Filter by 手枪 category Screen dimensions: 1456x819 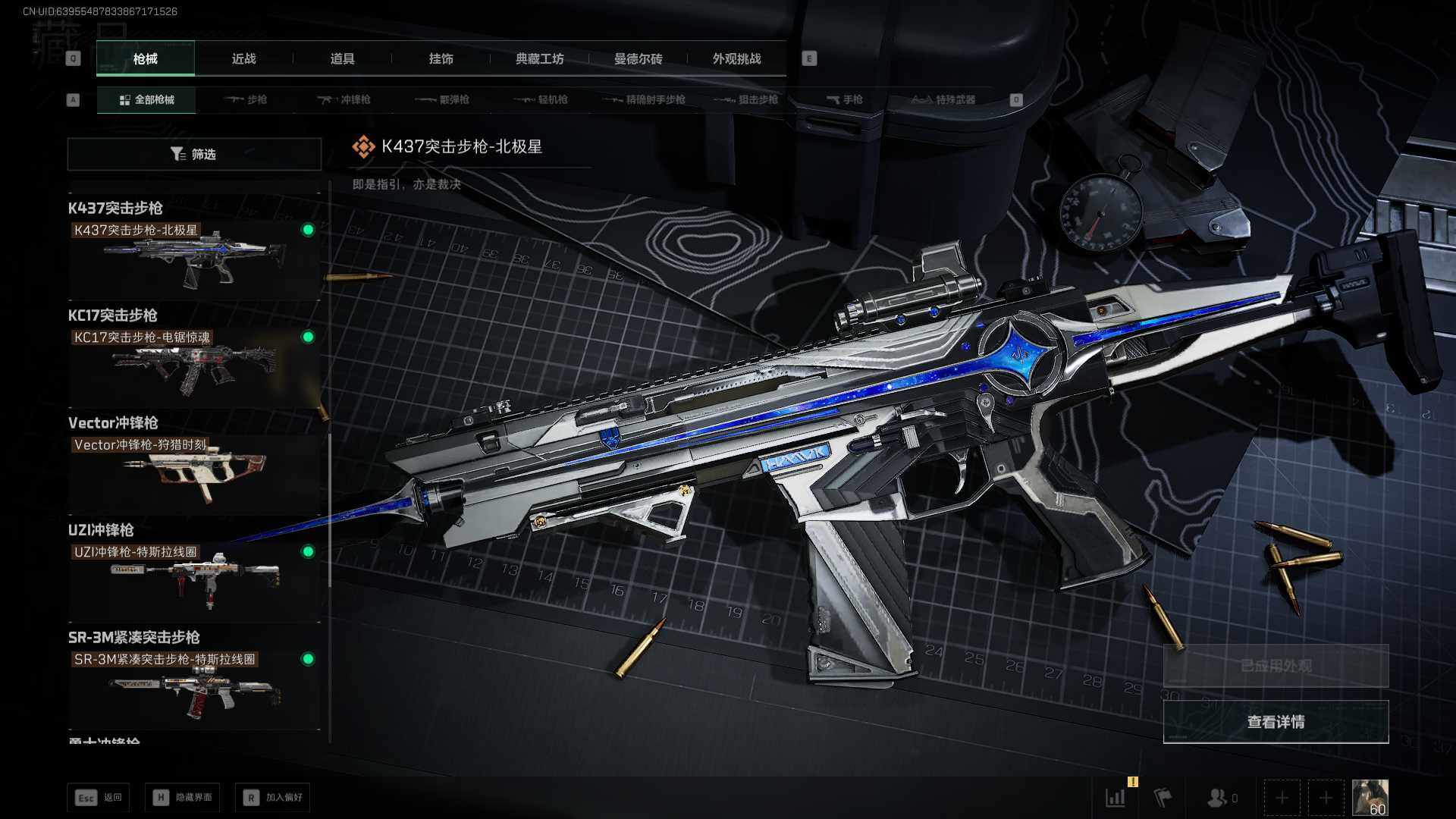point(844,99)
